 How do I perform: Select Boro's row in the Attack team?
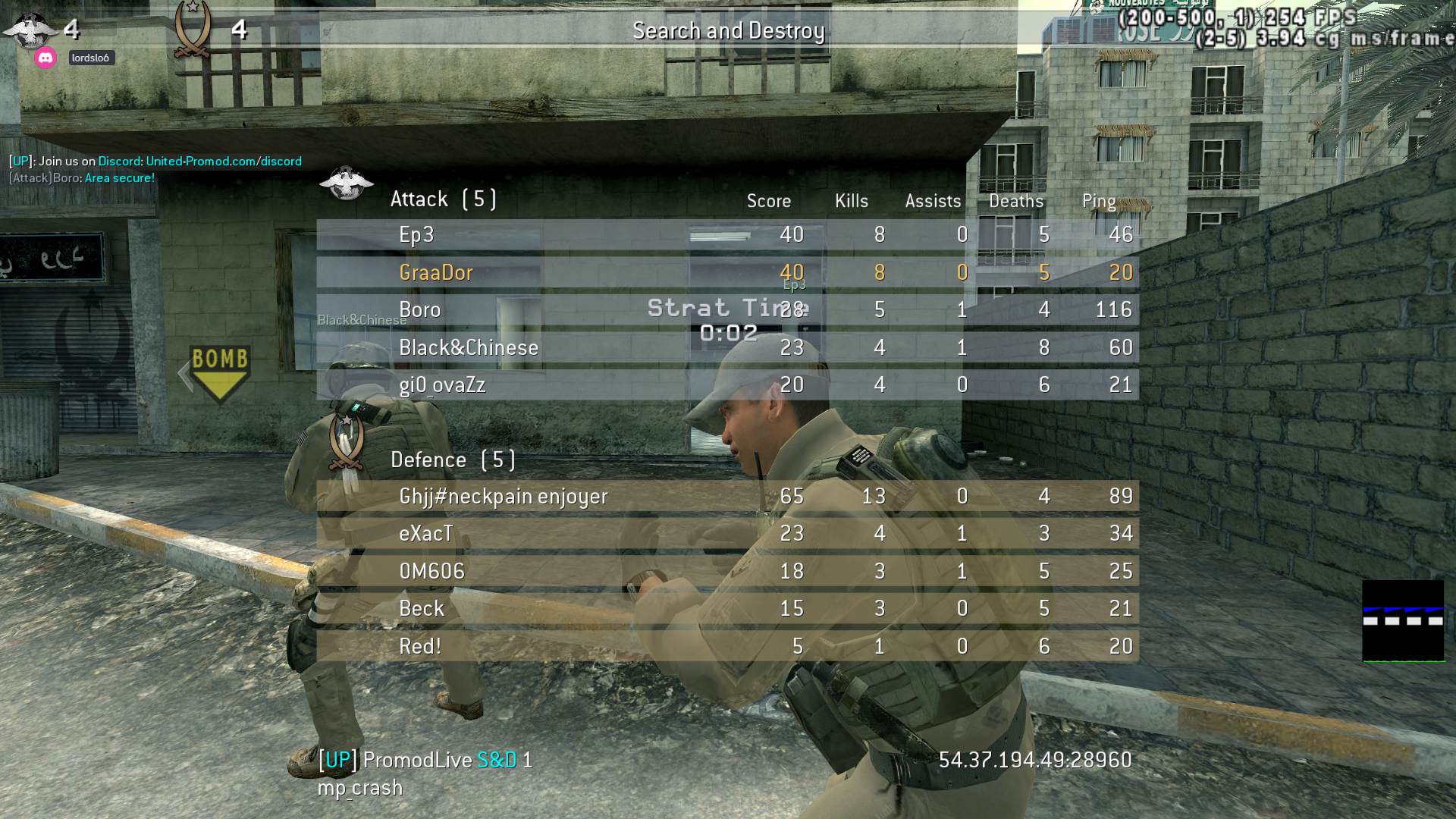pyautogui.click(x=726, y=309)
